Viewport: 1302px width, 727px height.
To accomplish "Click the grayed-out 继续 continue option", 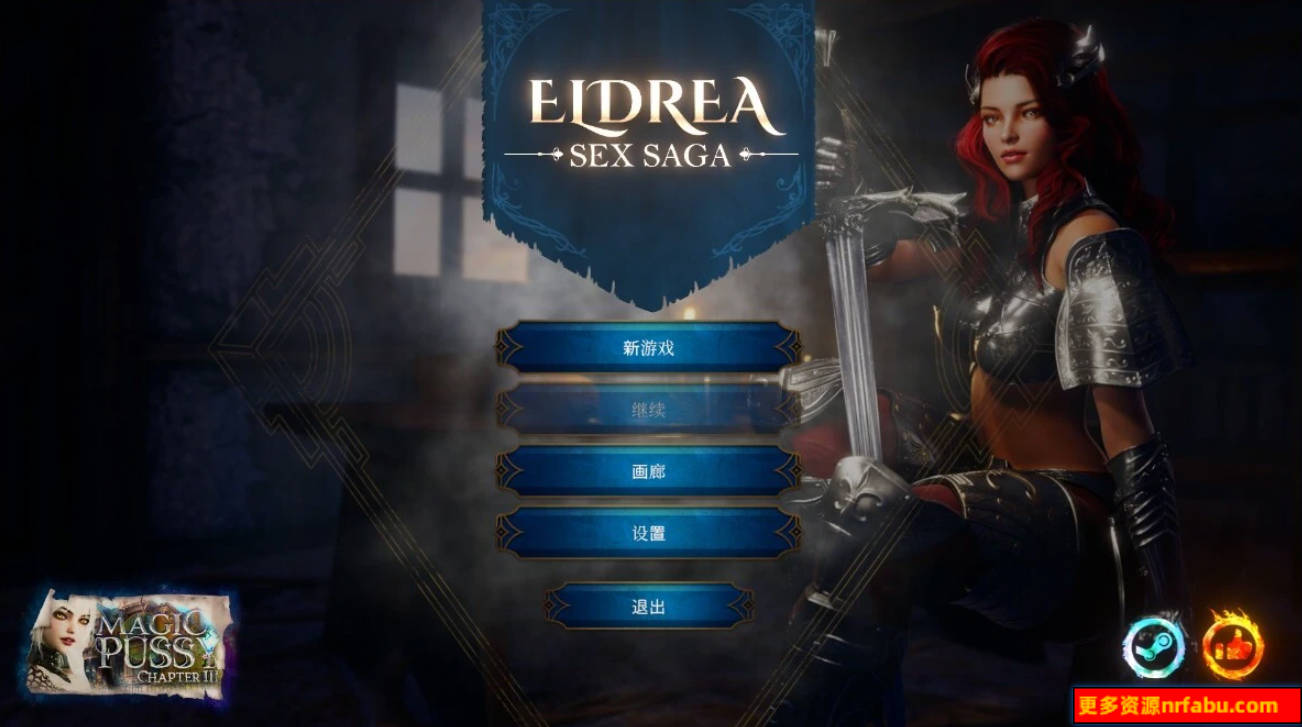I will click(x=650, y=412).
